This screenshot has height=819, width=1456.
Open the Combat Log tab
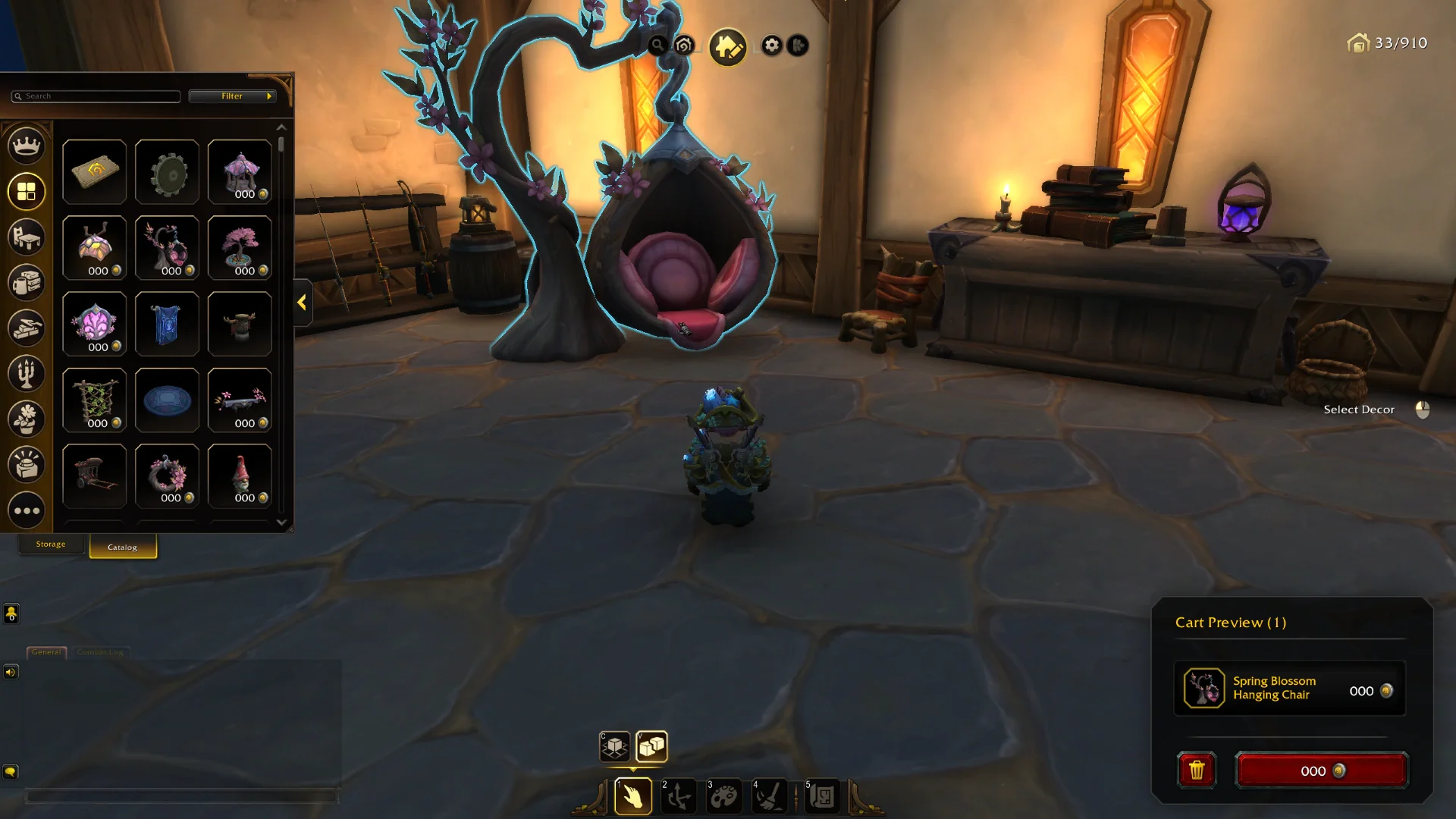click(99, 652)
